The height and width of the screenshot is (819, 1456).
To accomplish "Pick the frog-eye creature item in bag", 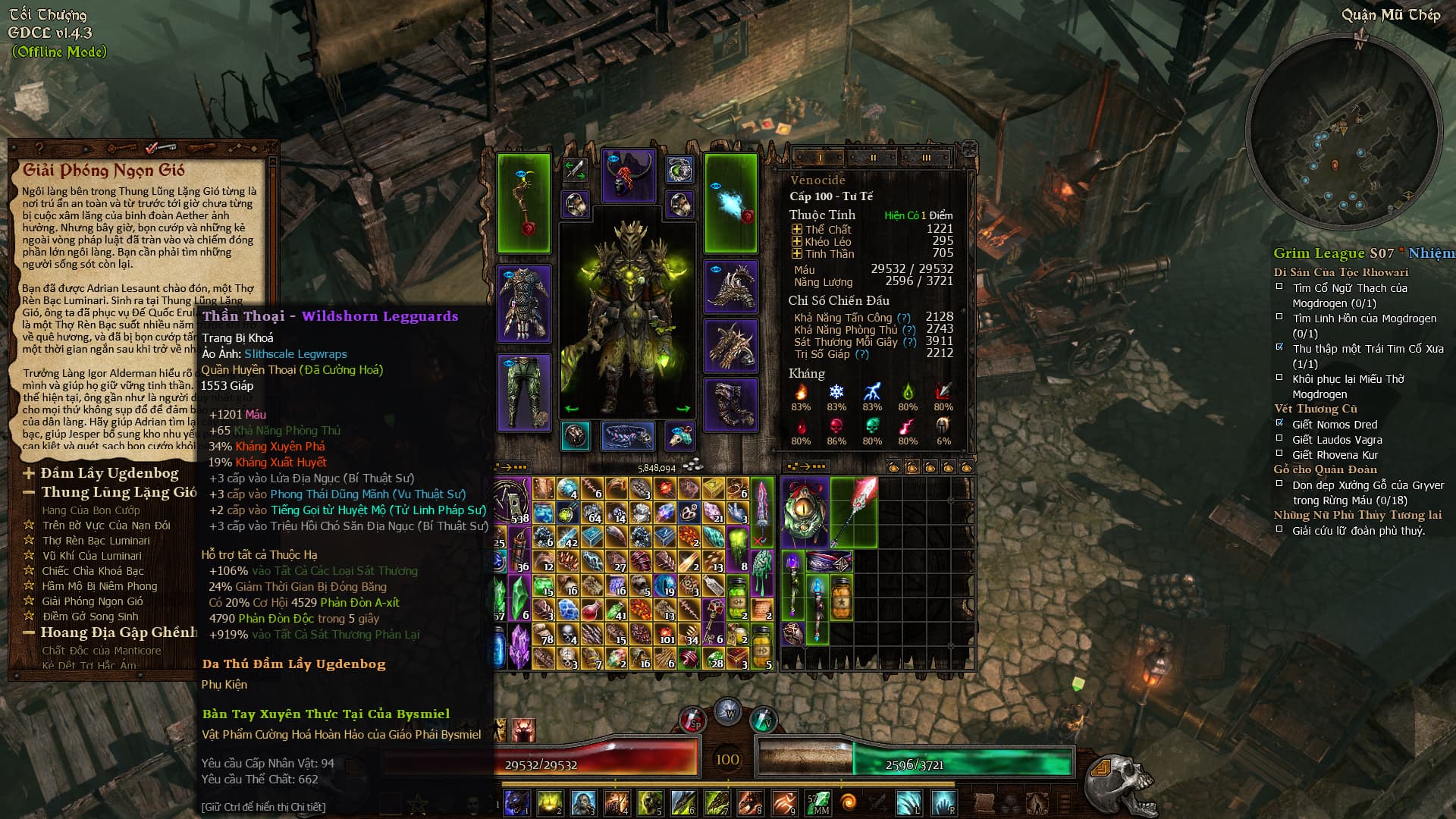I will 805,511.
